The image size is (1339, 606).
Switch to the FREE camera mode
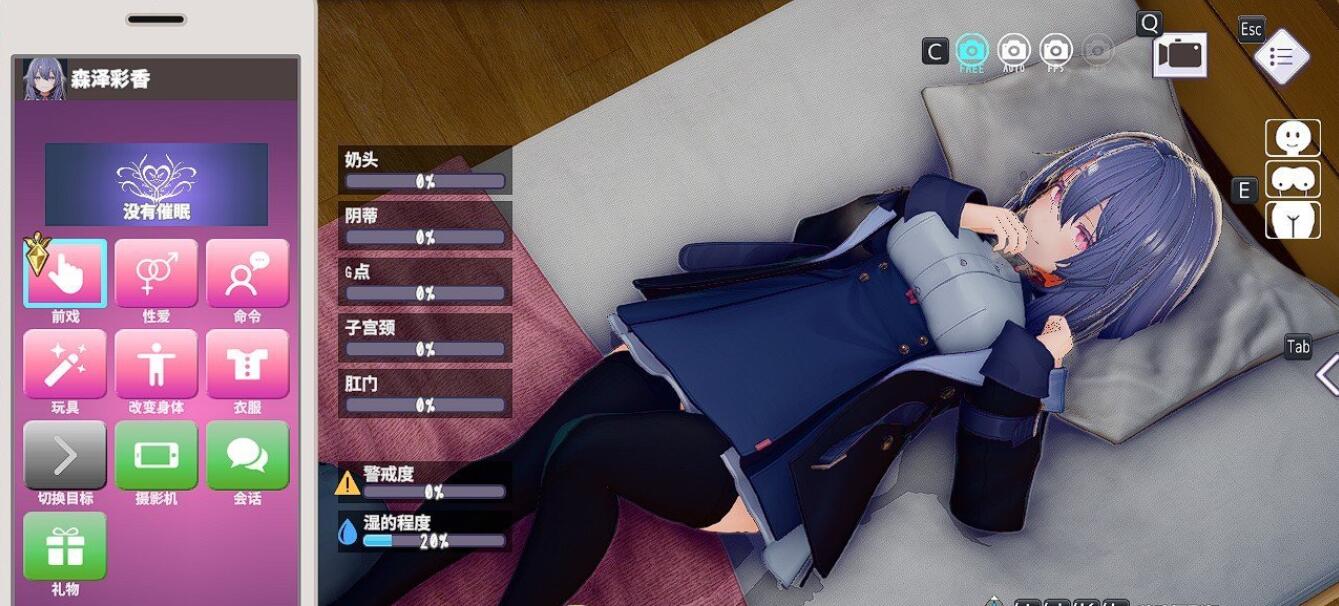tap(971, 50)
